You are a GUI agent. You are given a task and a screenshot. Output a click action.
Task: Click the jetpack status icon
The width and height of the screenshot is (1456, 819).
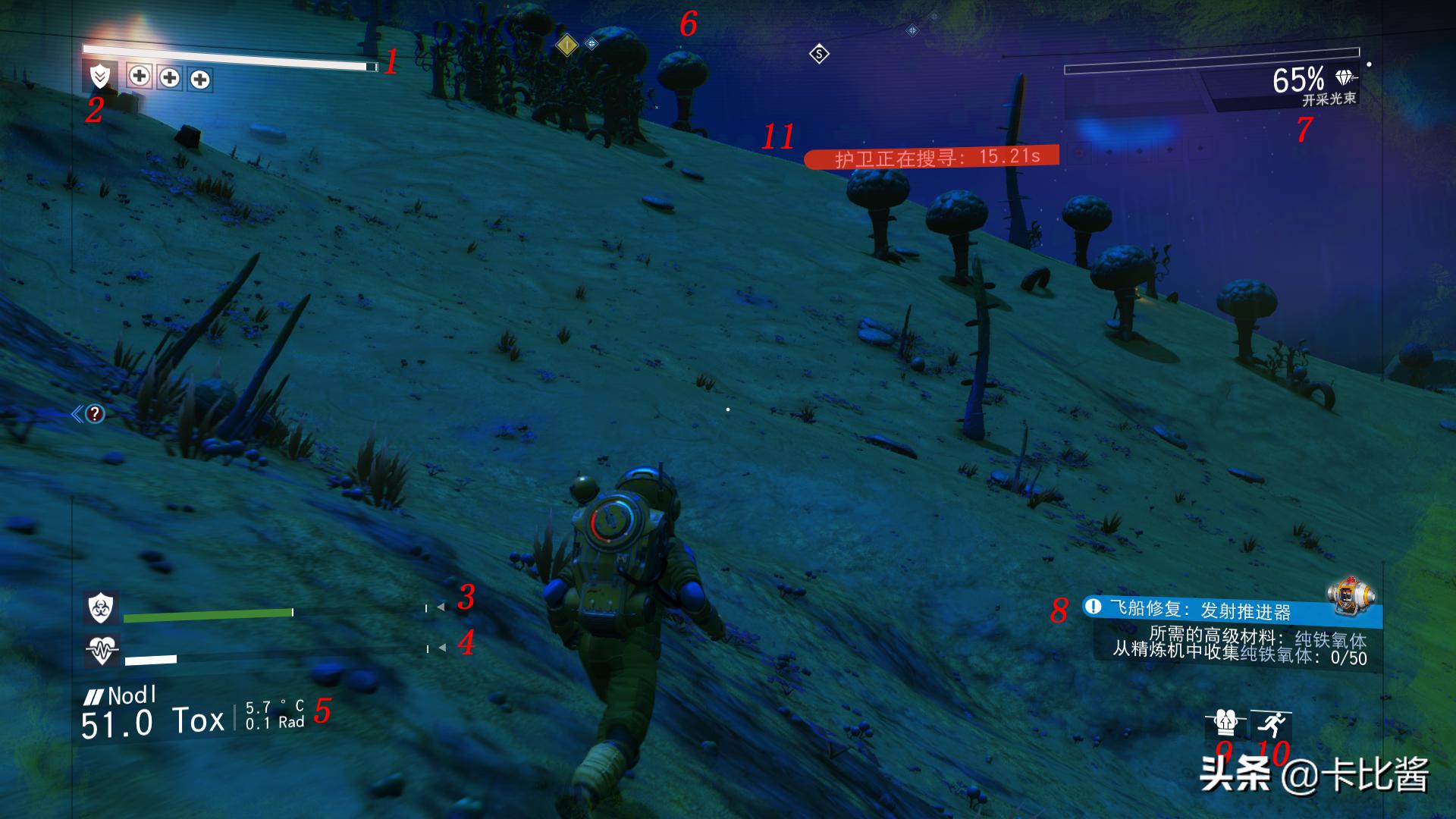(1225, 723)
